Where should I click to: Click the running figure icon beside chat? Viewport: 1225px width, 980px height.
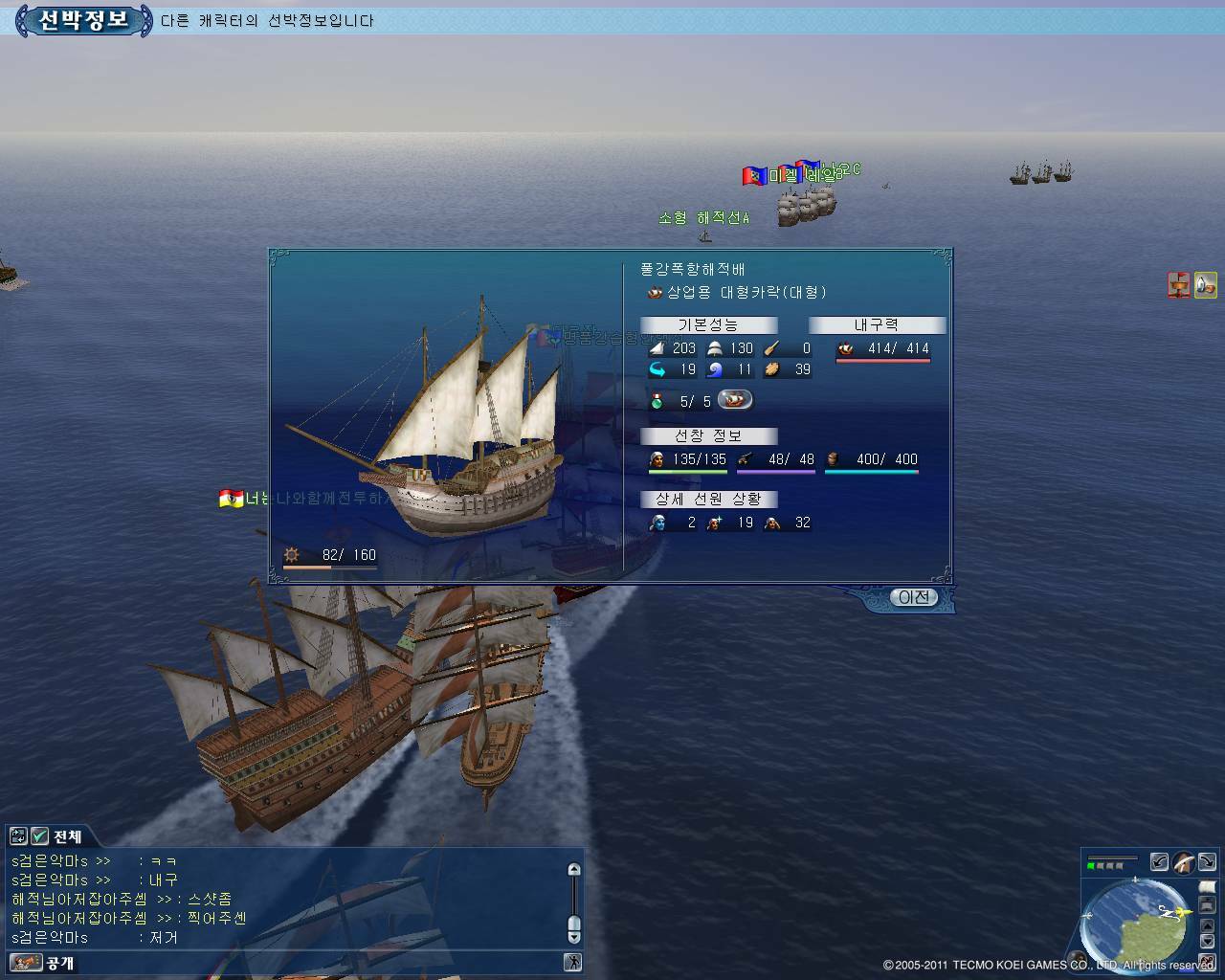(572, 963)
